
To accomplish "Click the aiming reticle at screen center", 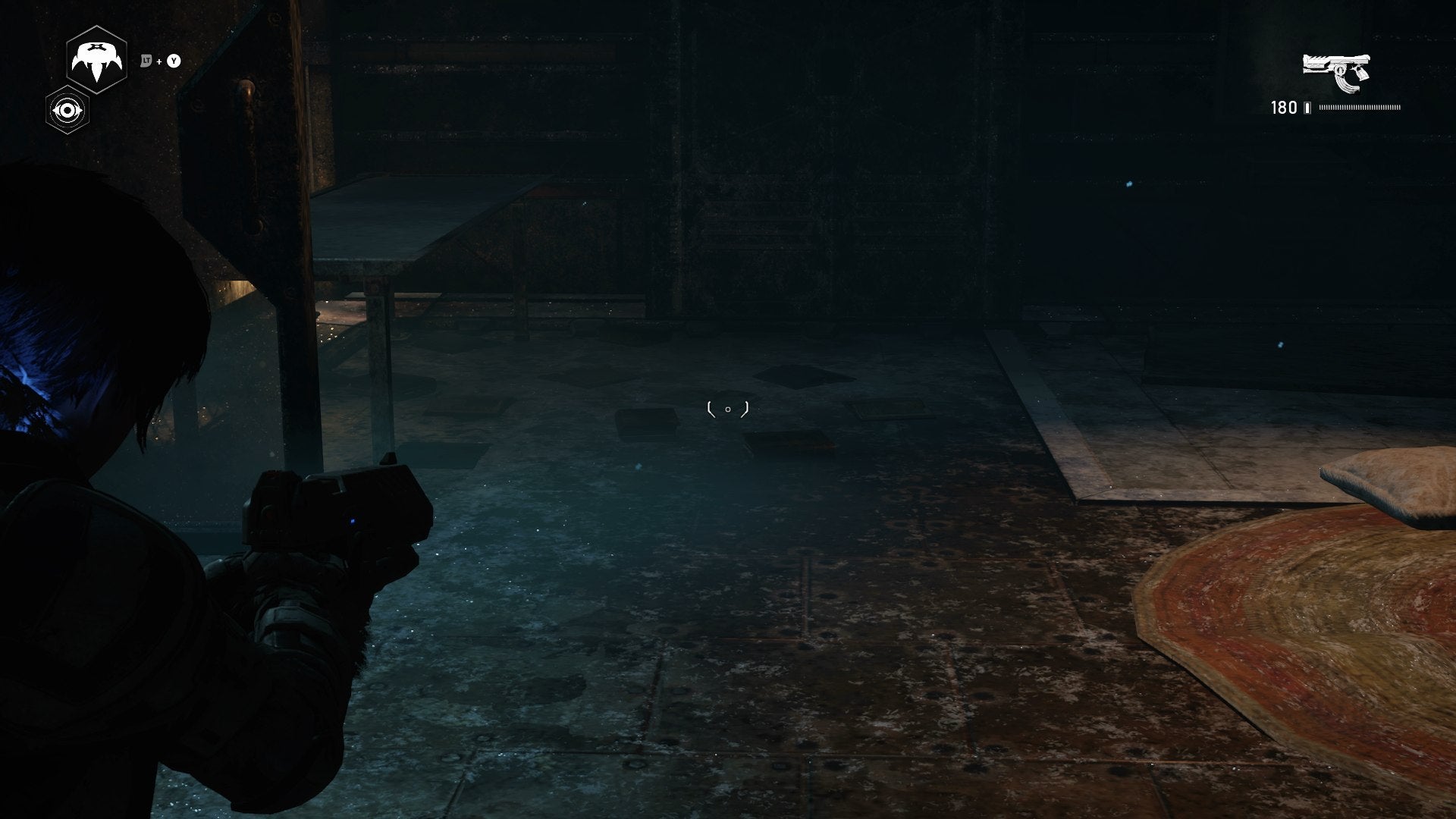I will [x=728, y=408].
